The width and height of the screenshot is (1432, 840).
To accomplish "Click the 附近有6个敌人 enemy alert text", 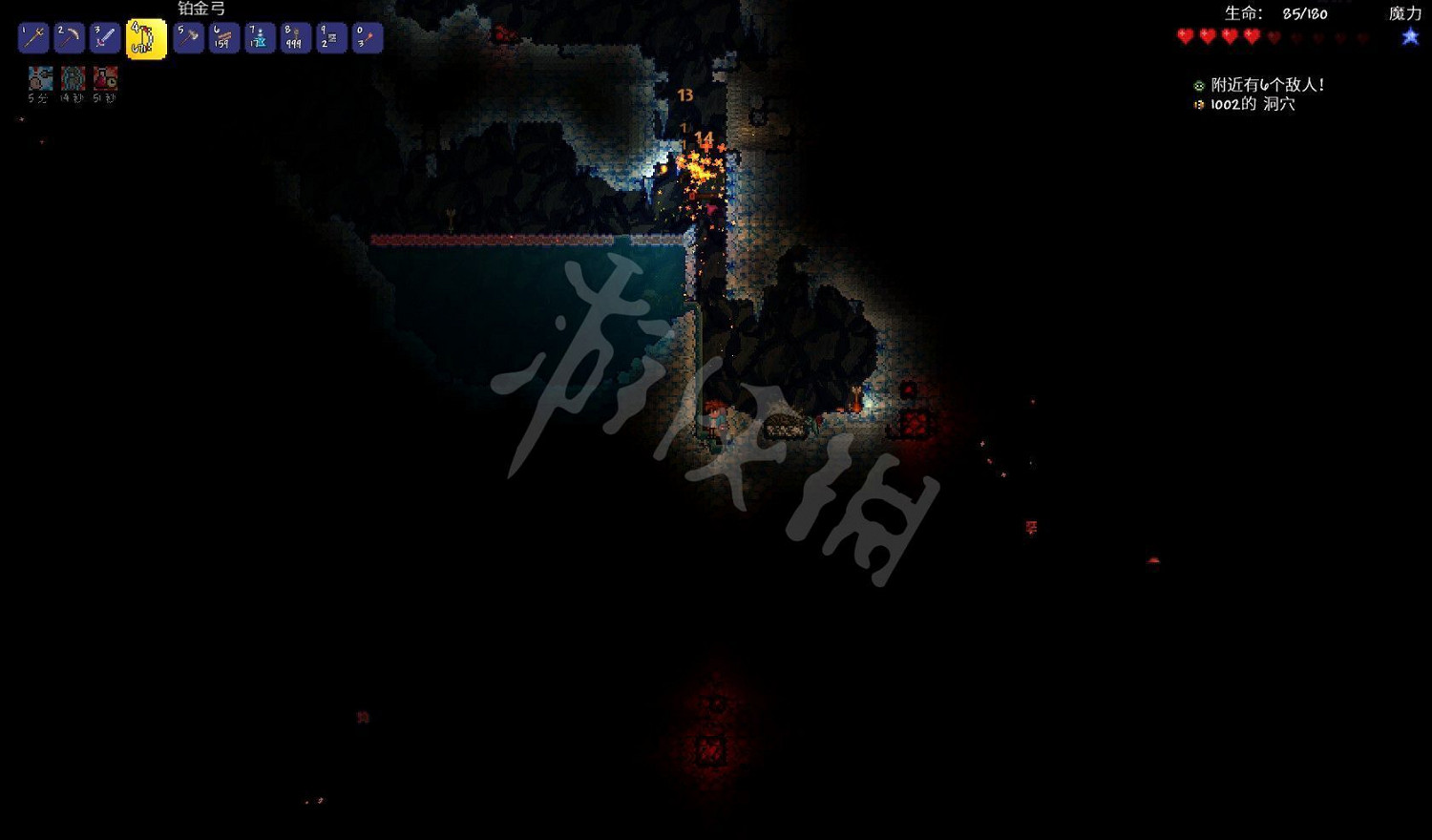I will tap(1266, 84).
